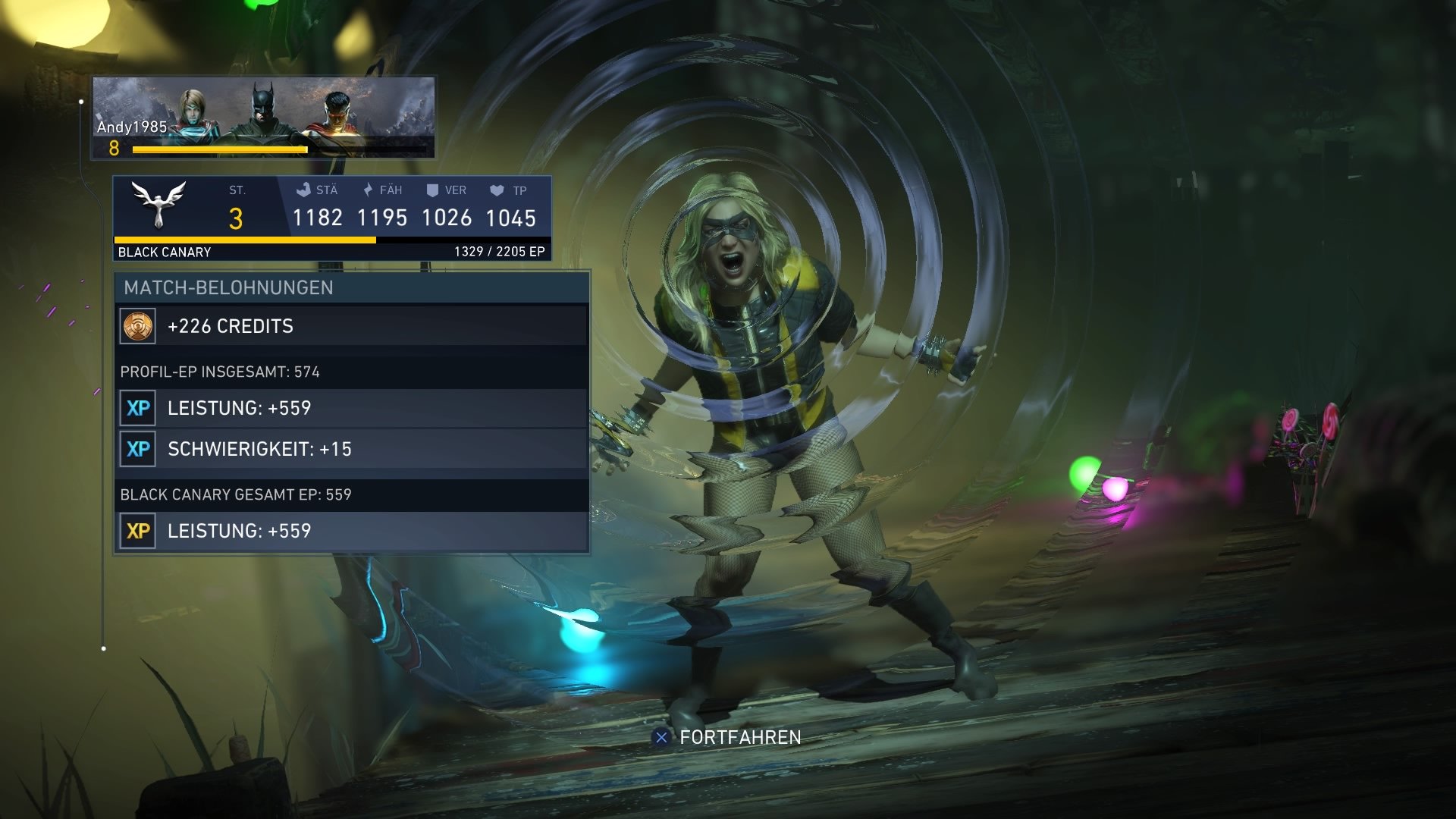Select the gold Credits coin icon
The height and width of the screenshot is (819, 1456).
pos(139,326)
